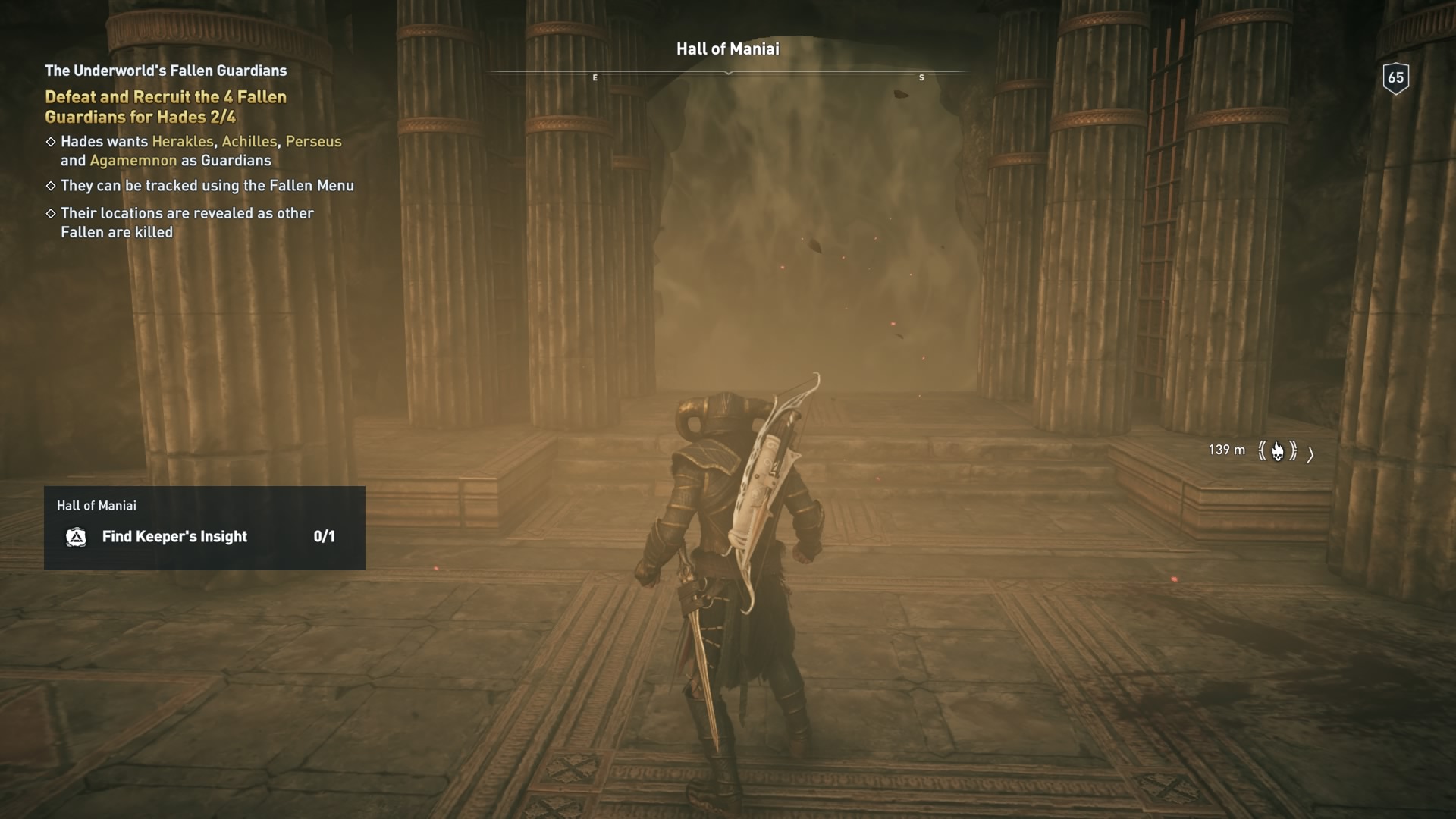The height and width of the screenshot is (819, 1456).
Task: Click the flaming skull quest marker icon
Action: click(x=1279, y=451)
